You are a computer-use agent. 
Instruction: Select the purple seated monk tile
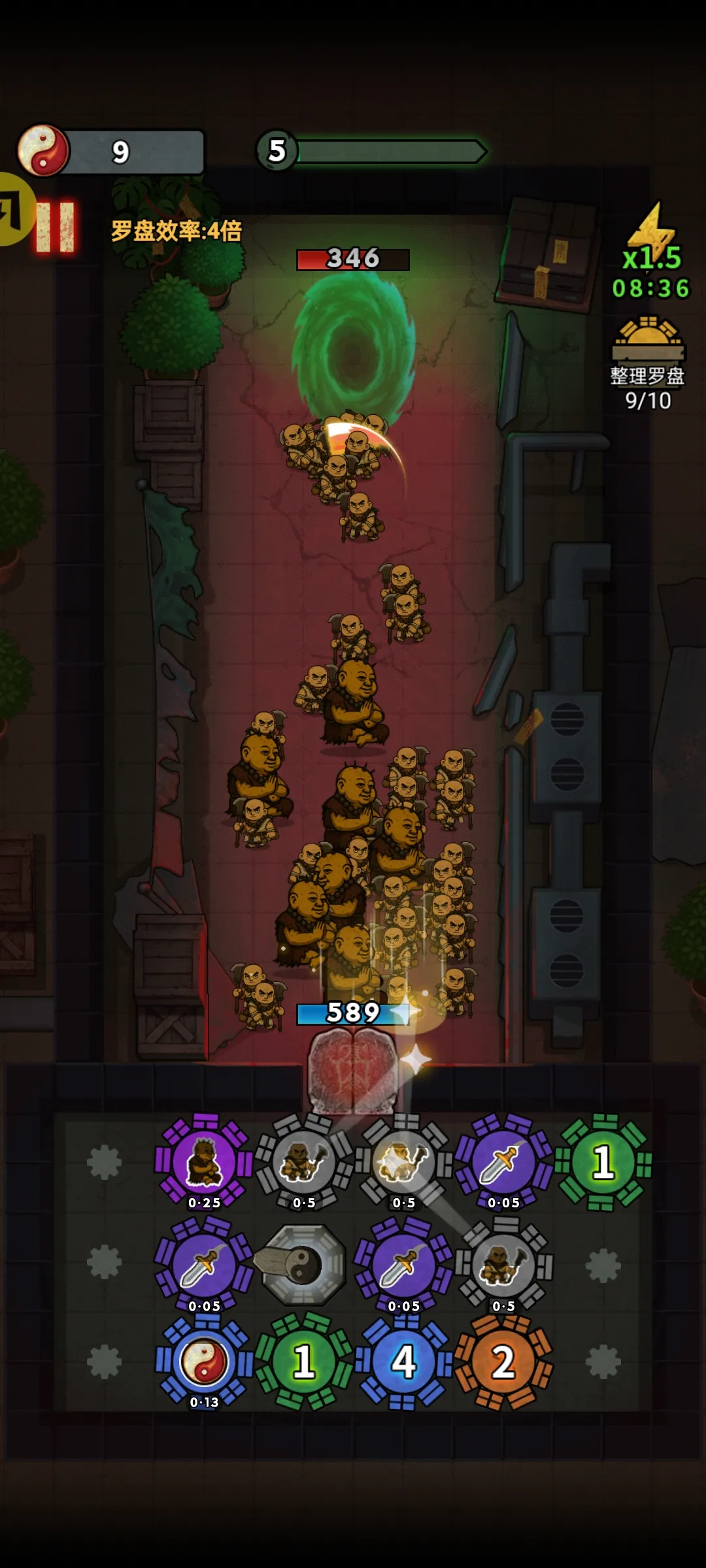click(204, 1163)
